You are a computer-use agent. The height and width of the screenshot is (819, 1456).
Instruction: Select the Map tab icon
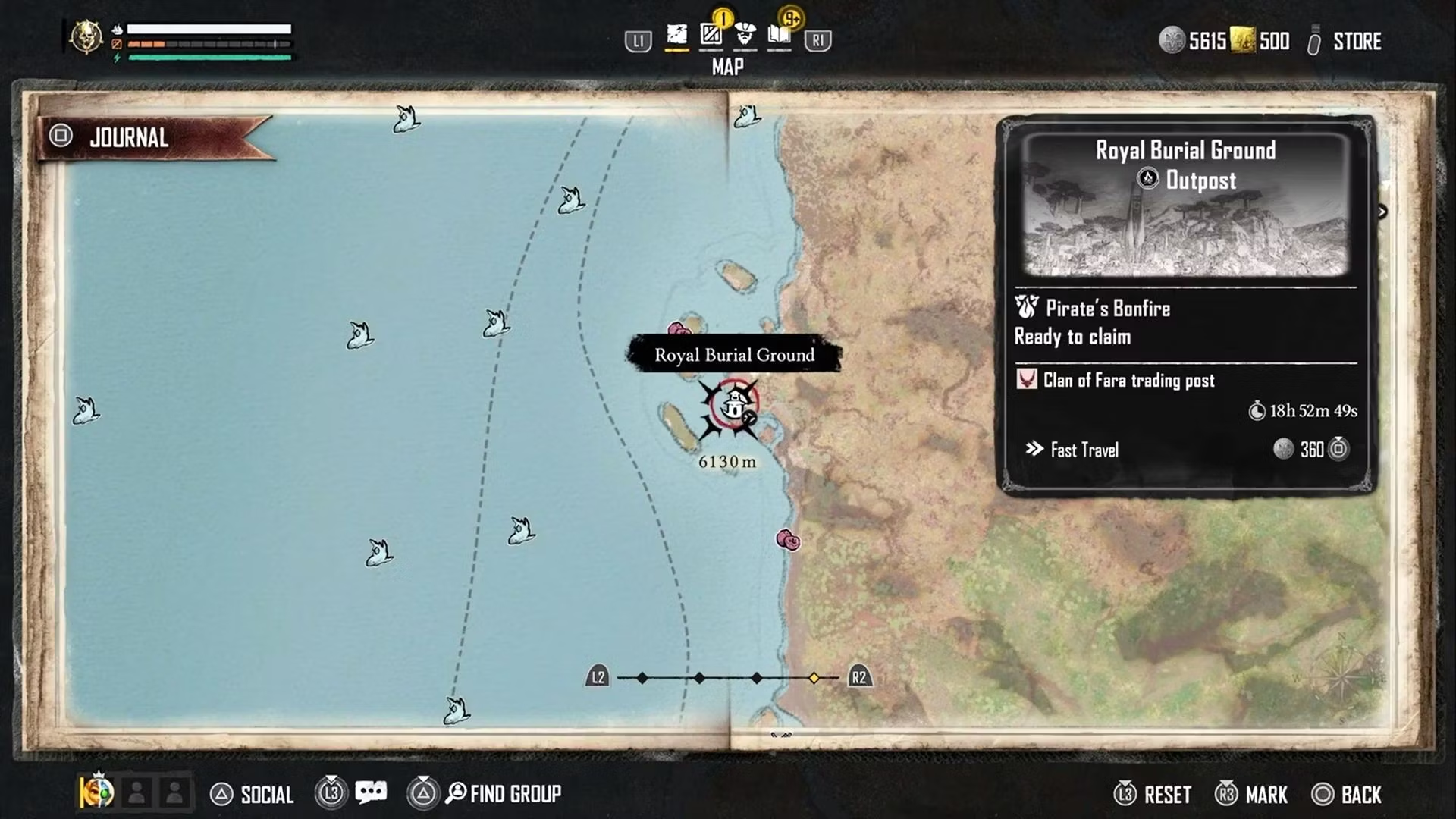pyautogui.click(x=676, y=35)
